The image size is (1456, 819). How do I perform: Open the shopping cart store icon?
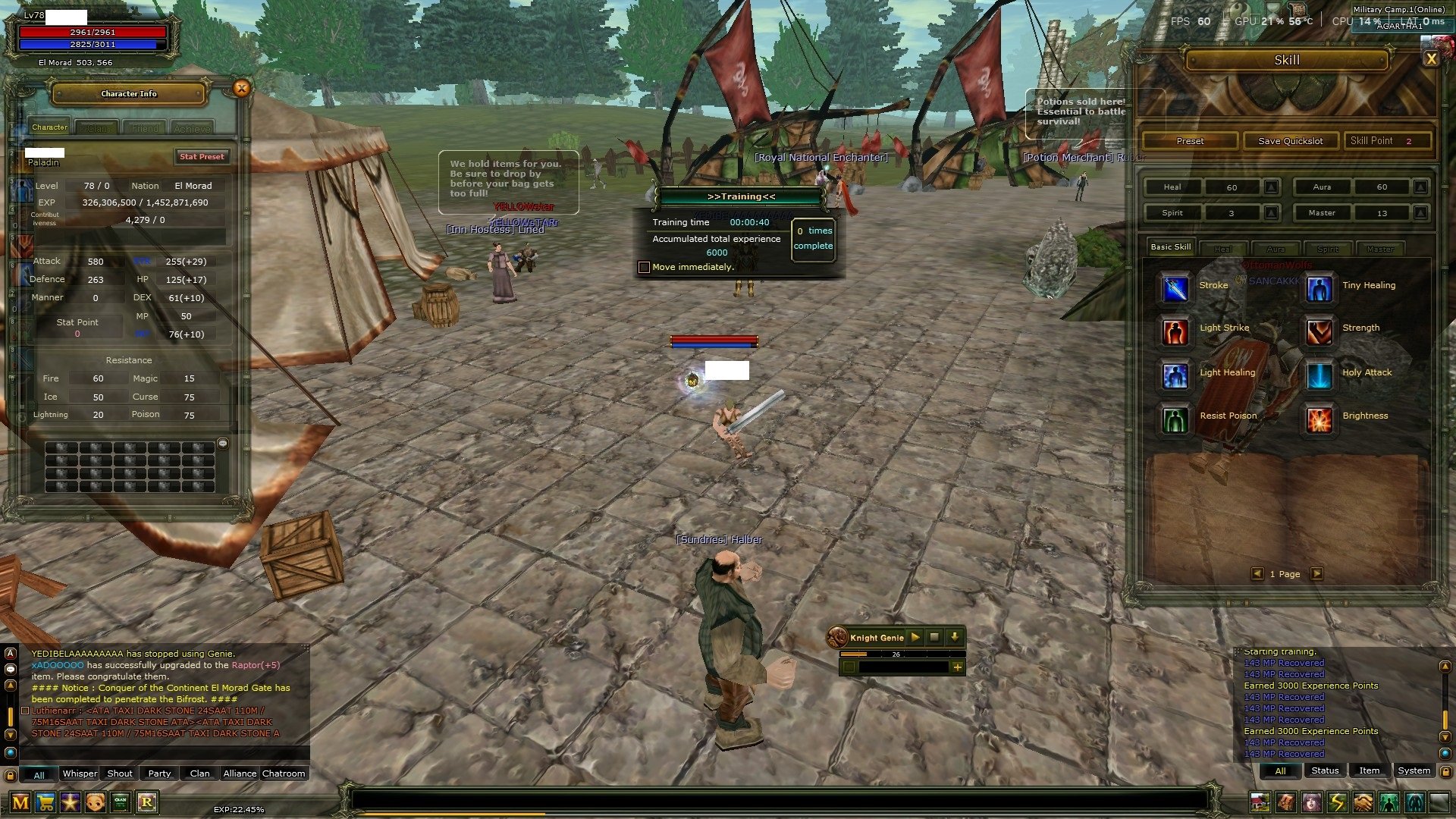pos(45,802)
